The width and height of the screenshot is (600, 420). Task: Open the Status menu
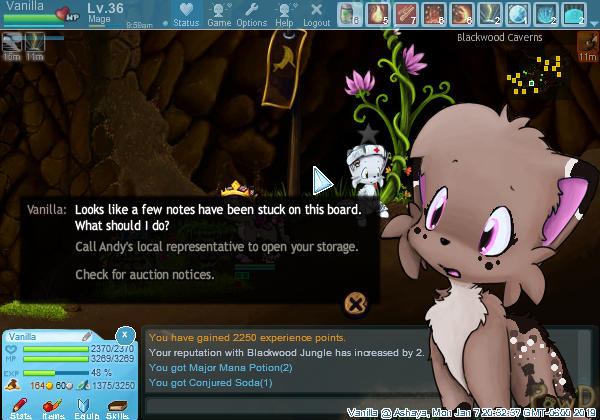pyautogui.click(x=186, y=15)
